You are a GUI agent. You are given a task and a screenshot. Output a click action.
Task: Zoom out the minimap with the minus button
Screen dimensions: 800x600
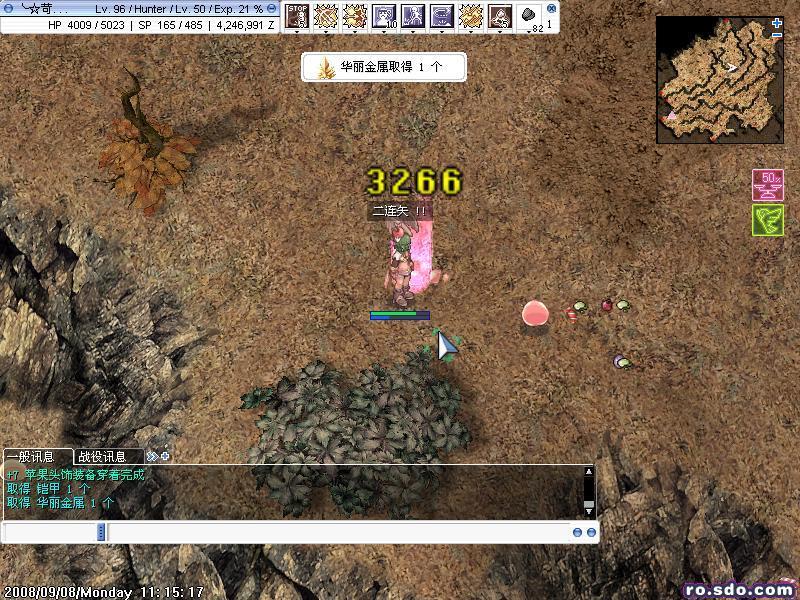(x=777, y=36)
